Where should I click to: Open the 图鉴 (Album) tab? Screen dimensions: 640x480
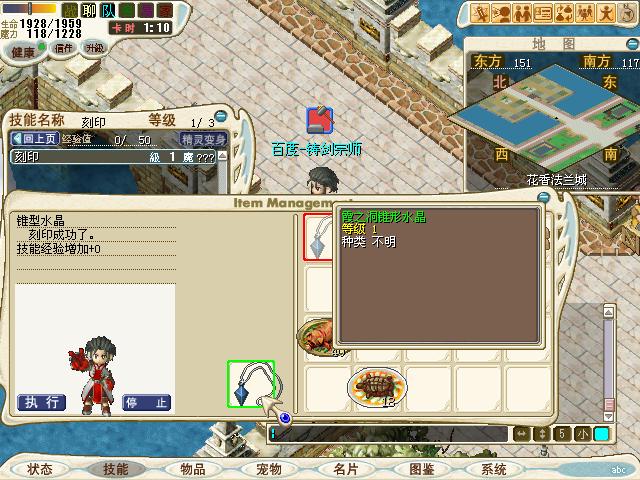point(421,469)
